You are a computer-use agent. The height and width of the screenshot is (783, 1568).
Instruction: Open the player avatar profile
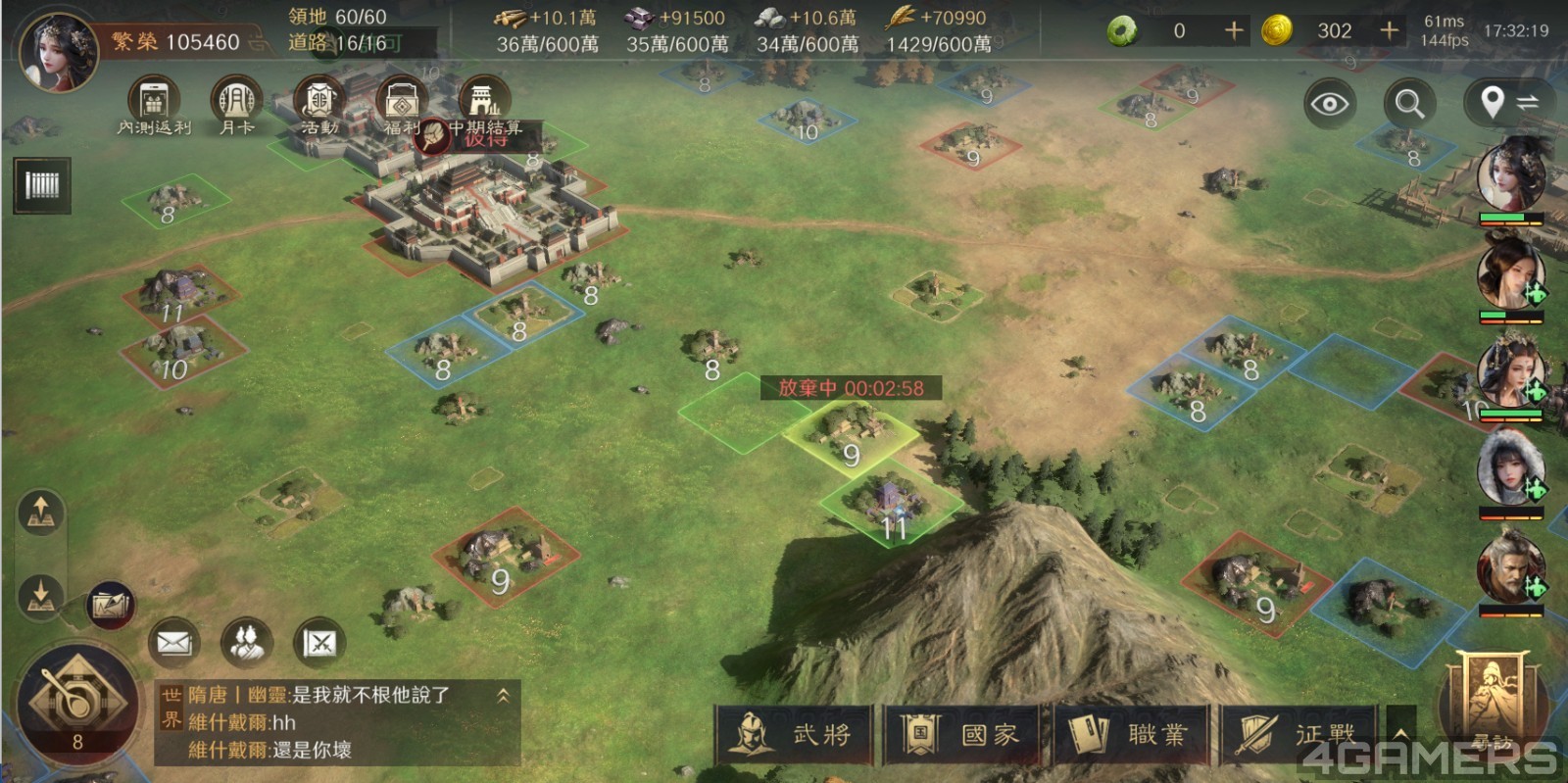pyautogui.click(x=59, y=49)
